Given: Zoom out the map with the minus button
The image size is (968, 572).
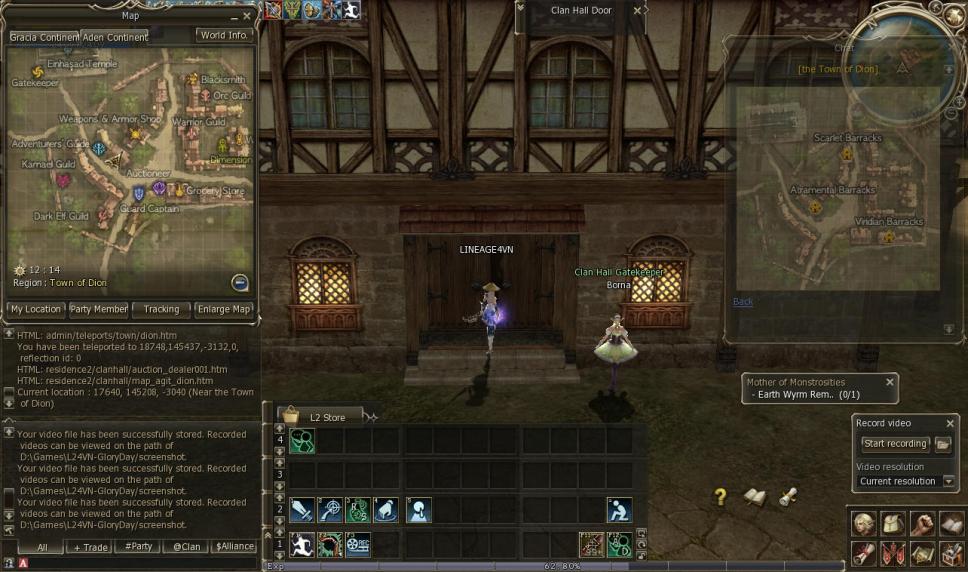Looking at the screenshot, I should [x=239, y=282].
